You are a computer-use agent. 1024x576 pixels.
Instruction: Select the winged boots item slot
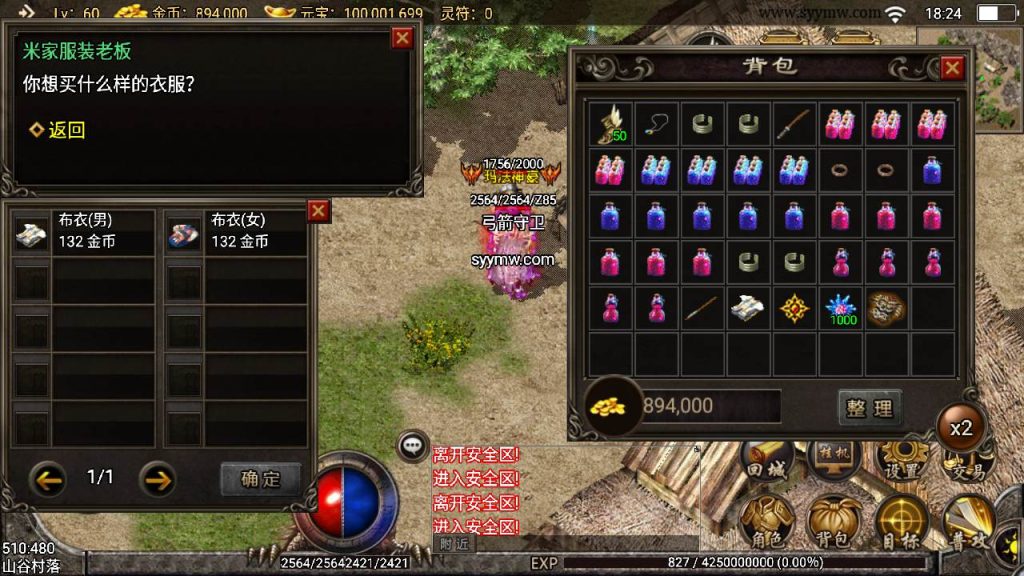tap(610, 124)
